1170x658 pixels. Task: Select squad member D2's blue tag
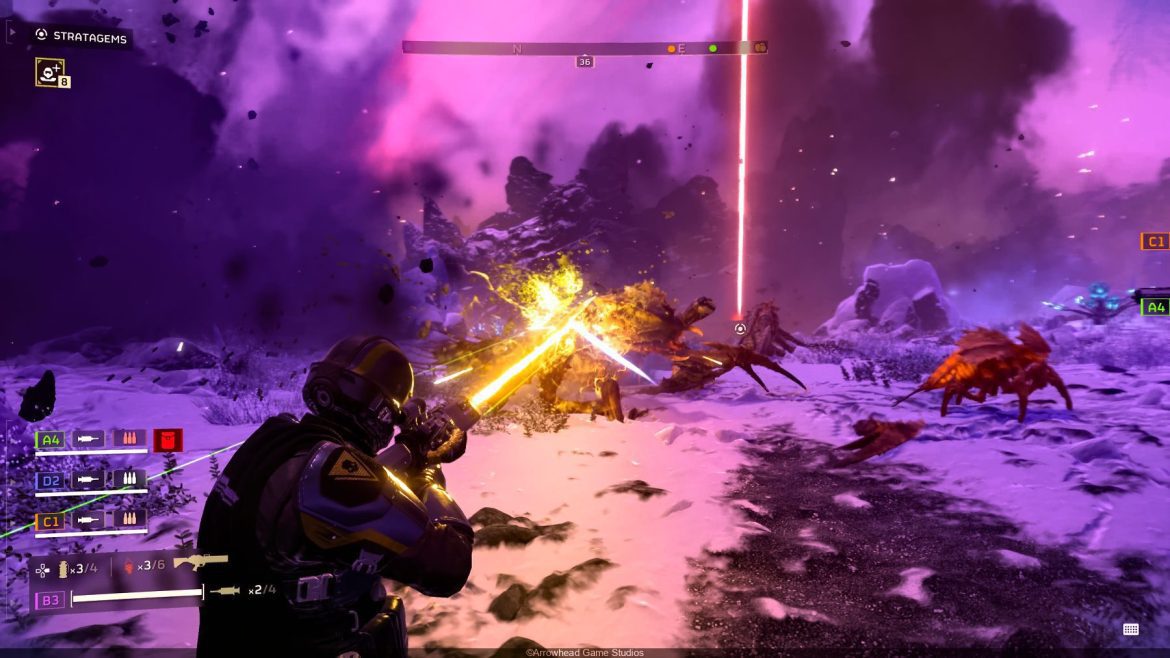tap(49, 480)
